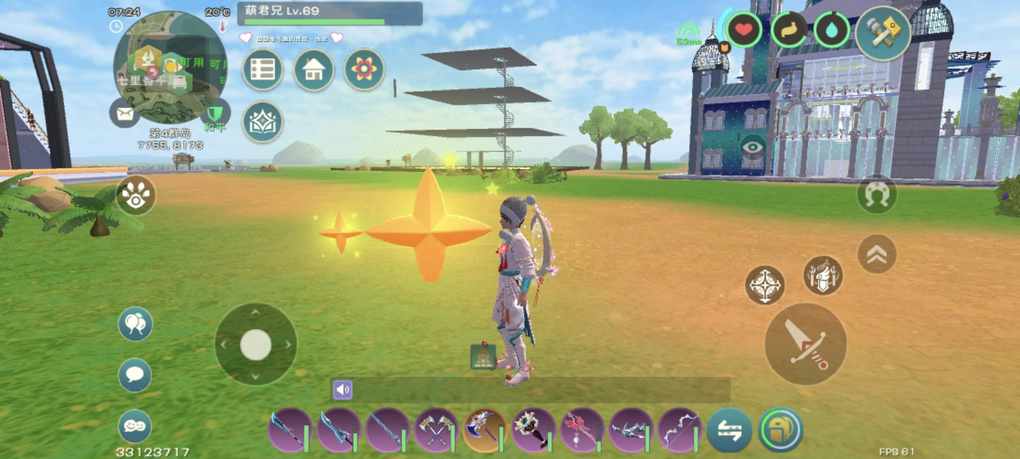The height and width of the screenshot is (459, 1020).
Task: Attack with the sword button
Action: (805, 343)
